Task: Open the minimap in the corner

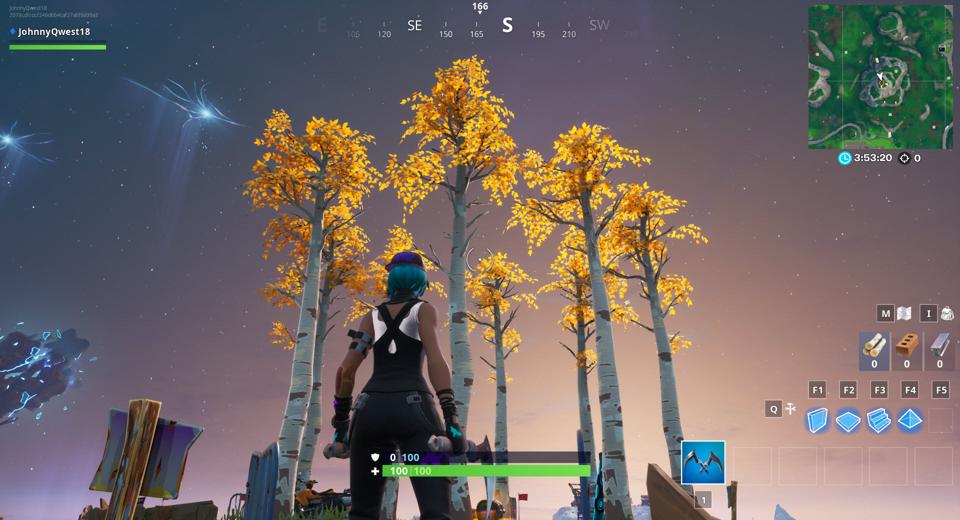Action: click(881, 77)
